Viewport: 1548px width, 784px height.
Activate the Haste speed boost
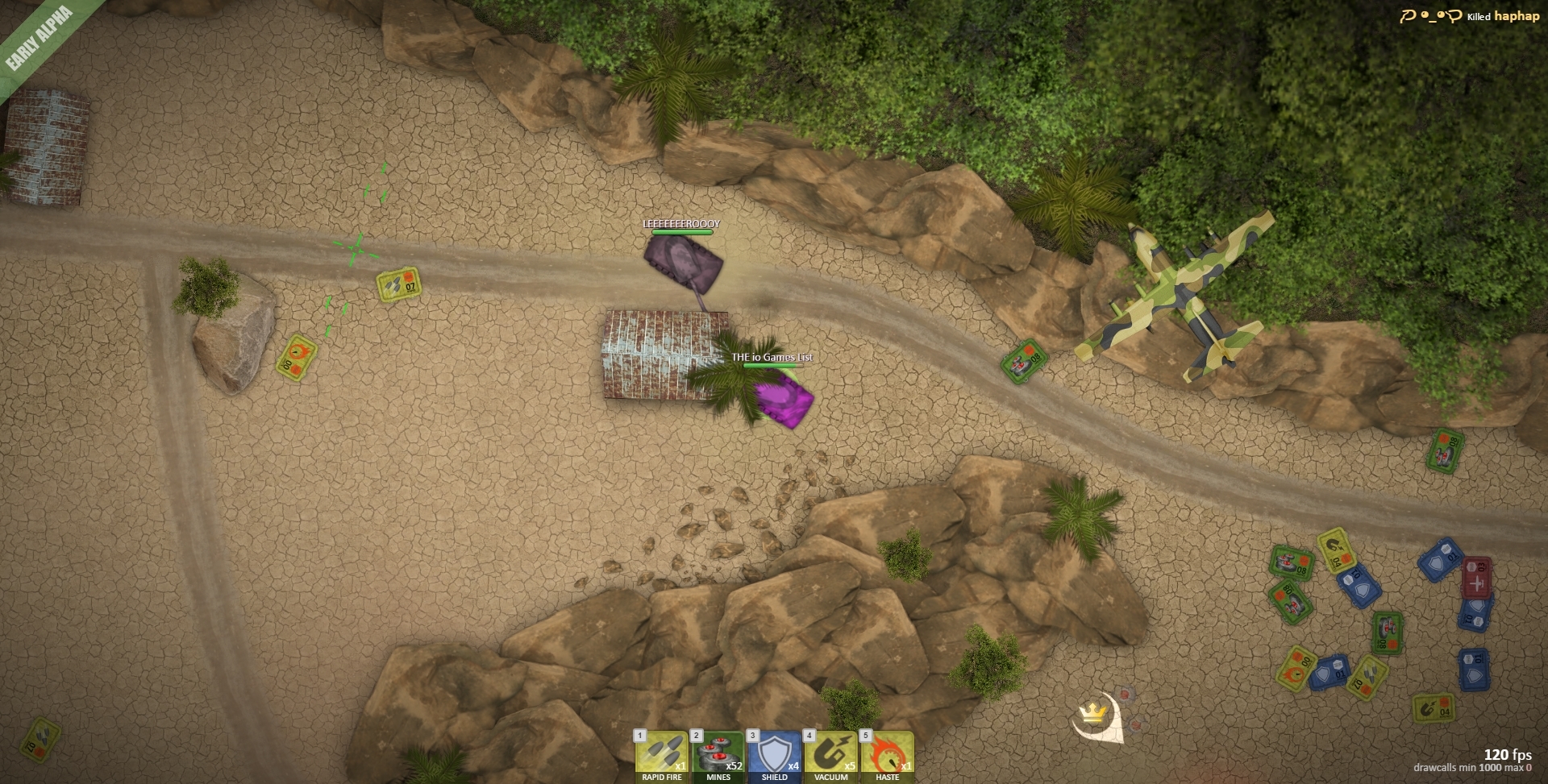click(888, 756)
